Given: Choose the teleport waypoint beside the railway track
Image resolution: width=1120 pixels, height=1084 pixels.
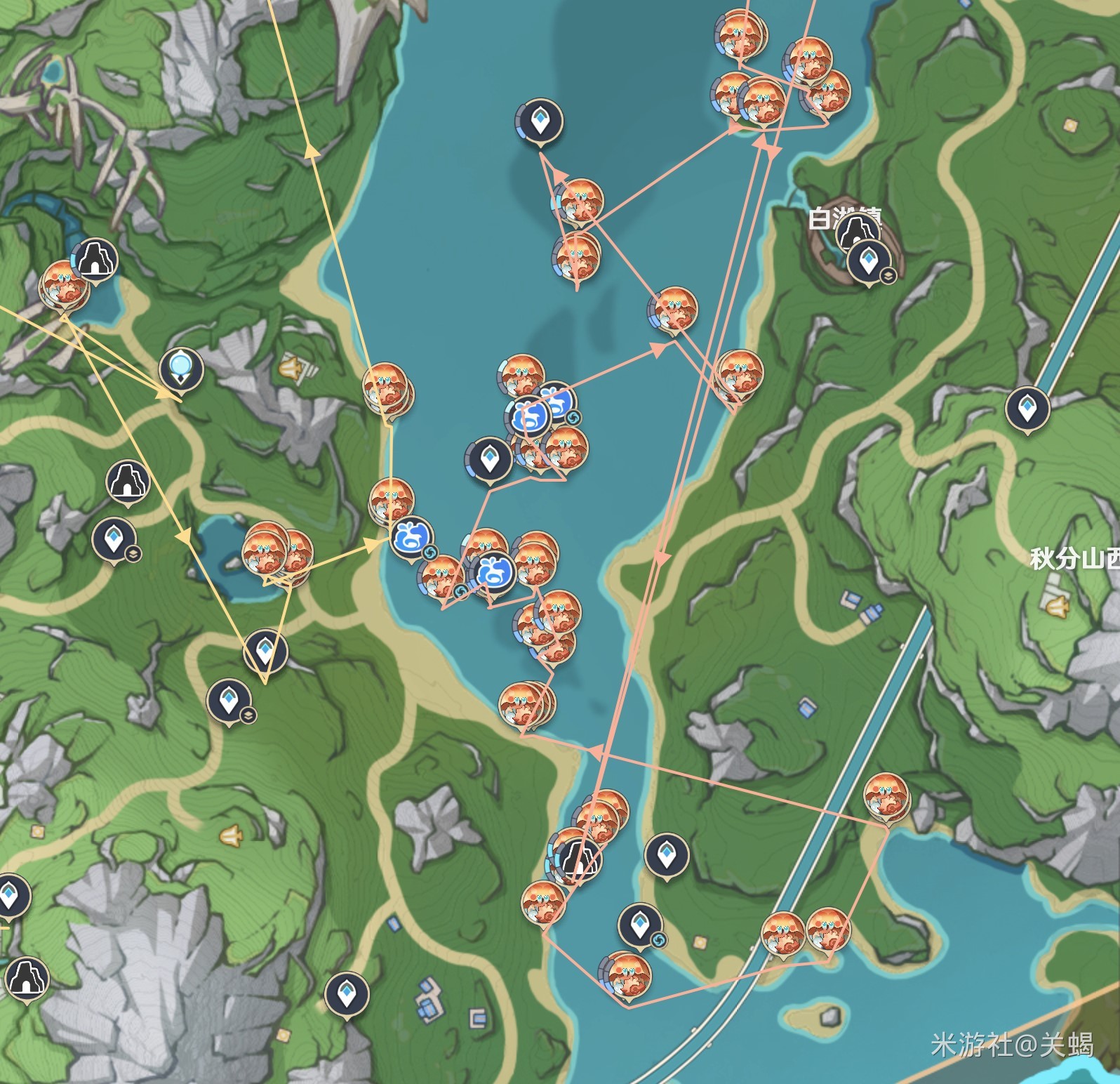Looking at the screenshot, I should [1027, 409].
